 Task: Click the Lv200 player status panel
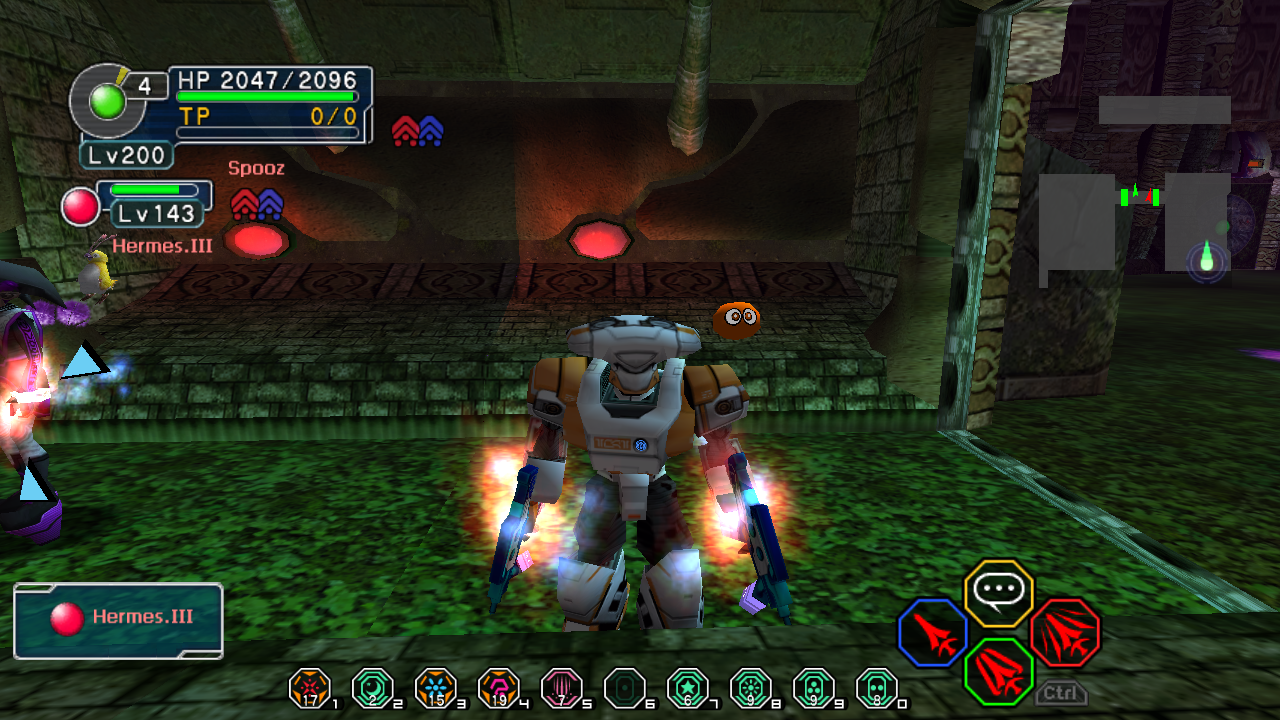point(127,155)
